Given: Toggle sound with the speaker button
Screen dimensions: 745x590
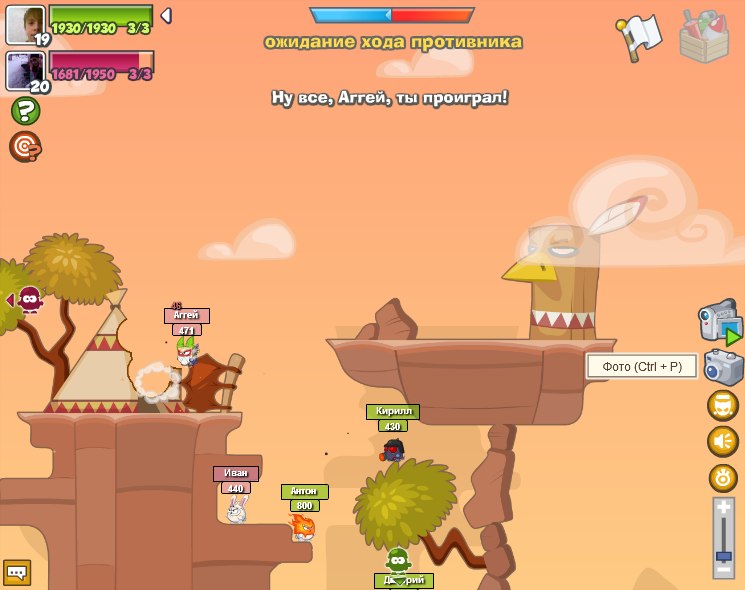Looking at the screenshot, I should [723, 441].
